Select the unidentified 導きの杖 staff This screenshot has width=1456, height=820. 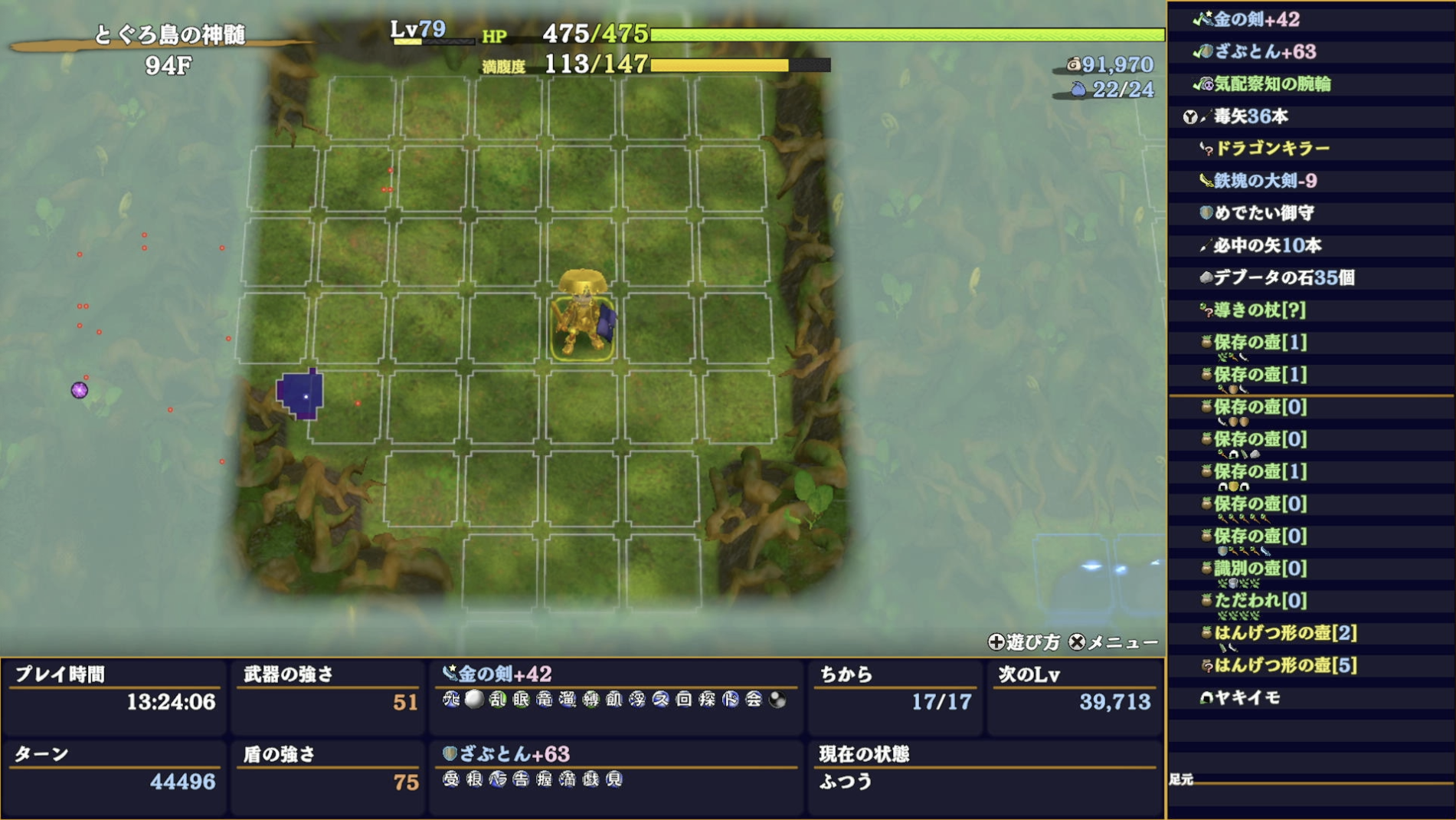[x=1259, y=310]
